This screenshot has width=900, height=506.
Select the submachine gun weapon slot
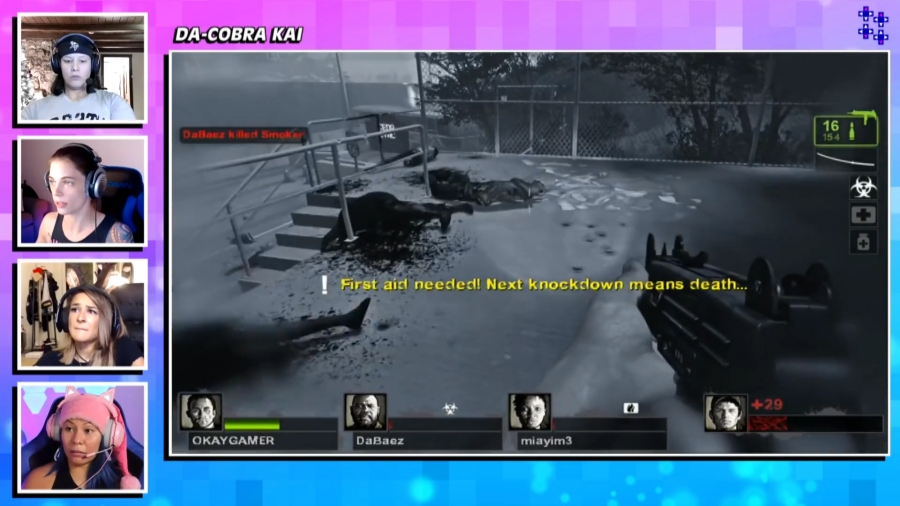pyautogui.click(x=845, y=131)
